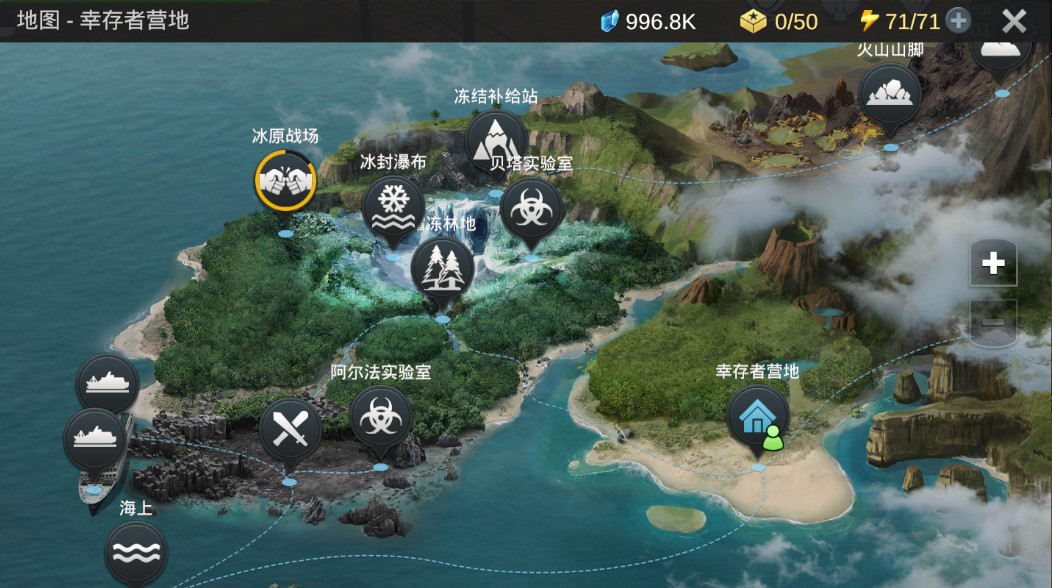Add more energy with the plus button
The height and width of the screenshot is (588, 1052).
(958, 21)
